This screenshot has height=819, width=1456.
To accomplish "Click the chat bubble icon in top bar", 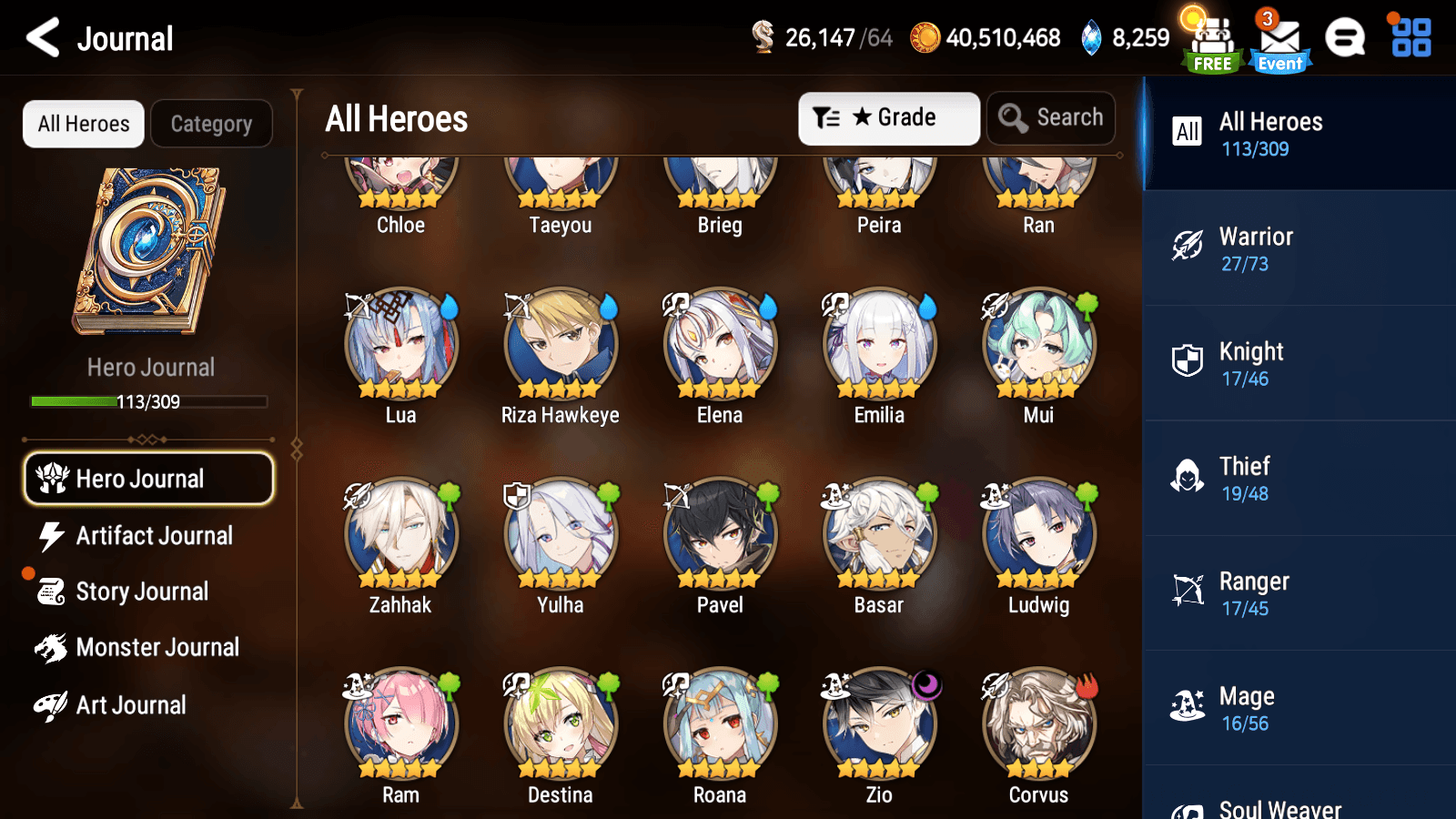I will tap(1345, 38).
